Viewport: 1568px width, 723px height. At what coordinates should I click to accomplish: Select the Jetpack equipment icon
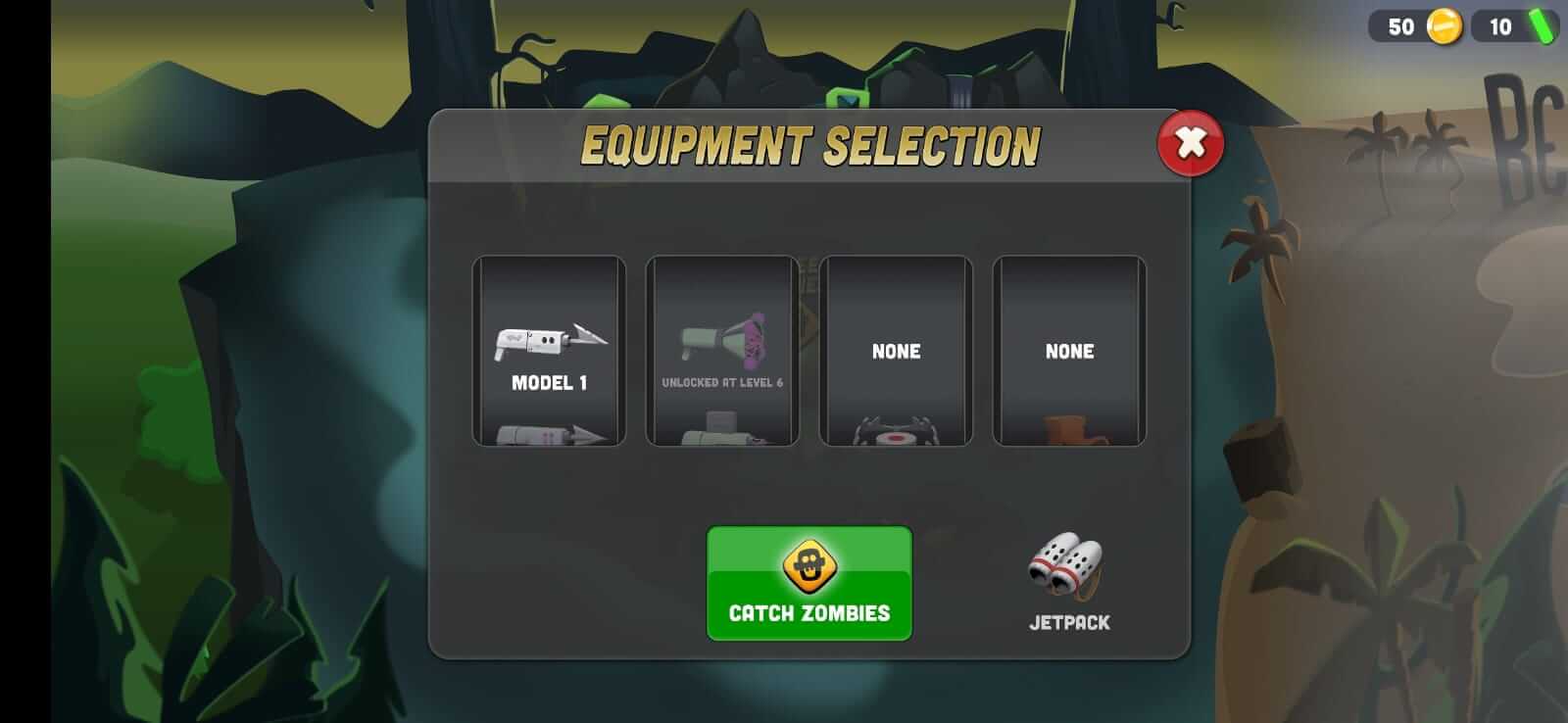[1068, 568]
